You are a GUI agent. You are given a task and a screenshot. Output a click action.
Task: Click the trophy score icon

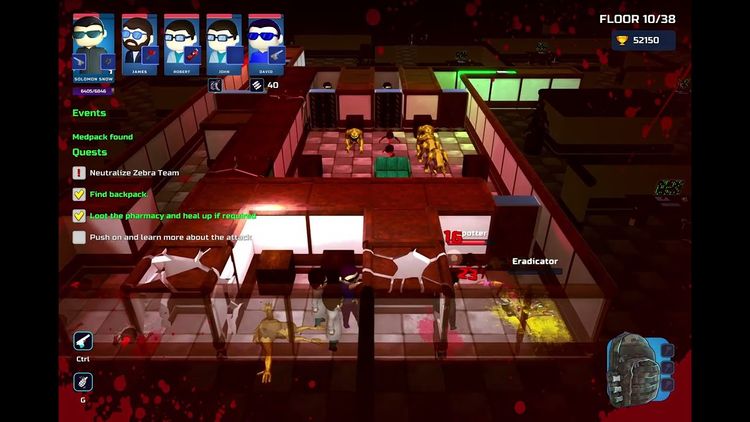[x=622, y=41]
